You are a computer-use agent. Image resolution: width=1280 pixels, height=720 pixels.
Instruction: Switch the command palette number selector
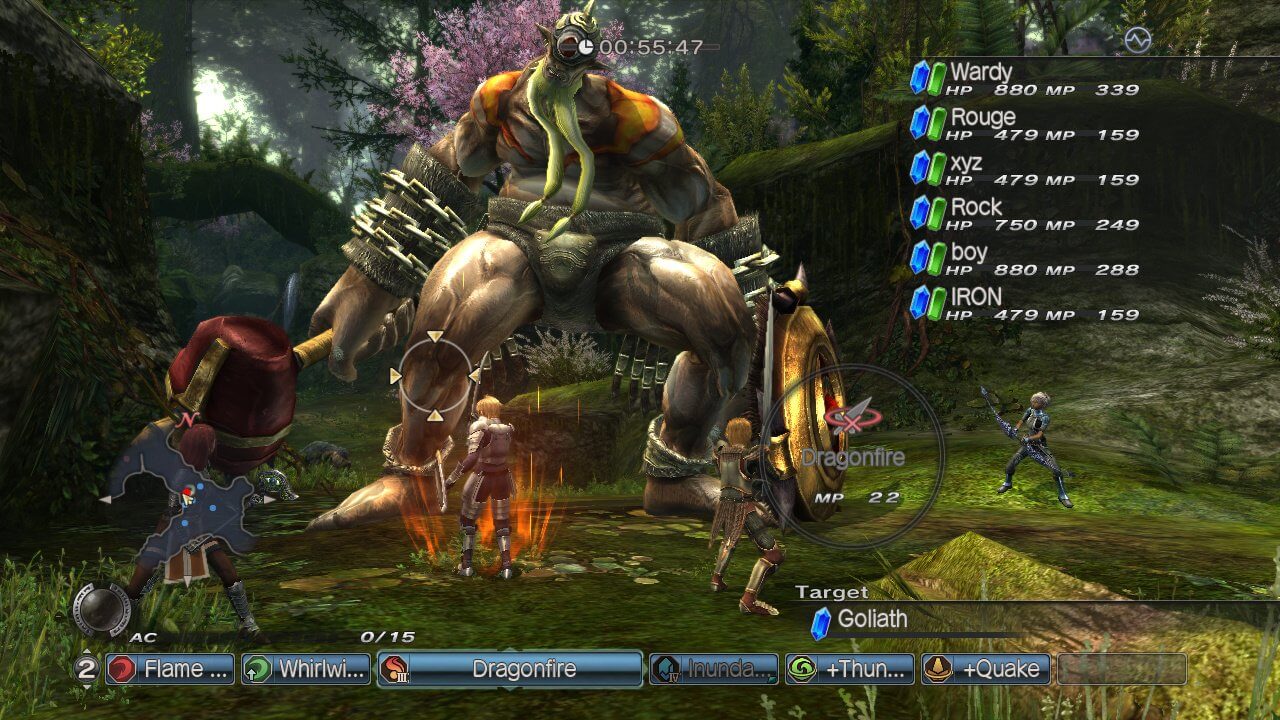pos(86,669)
